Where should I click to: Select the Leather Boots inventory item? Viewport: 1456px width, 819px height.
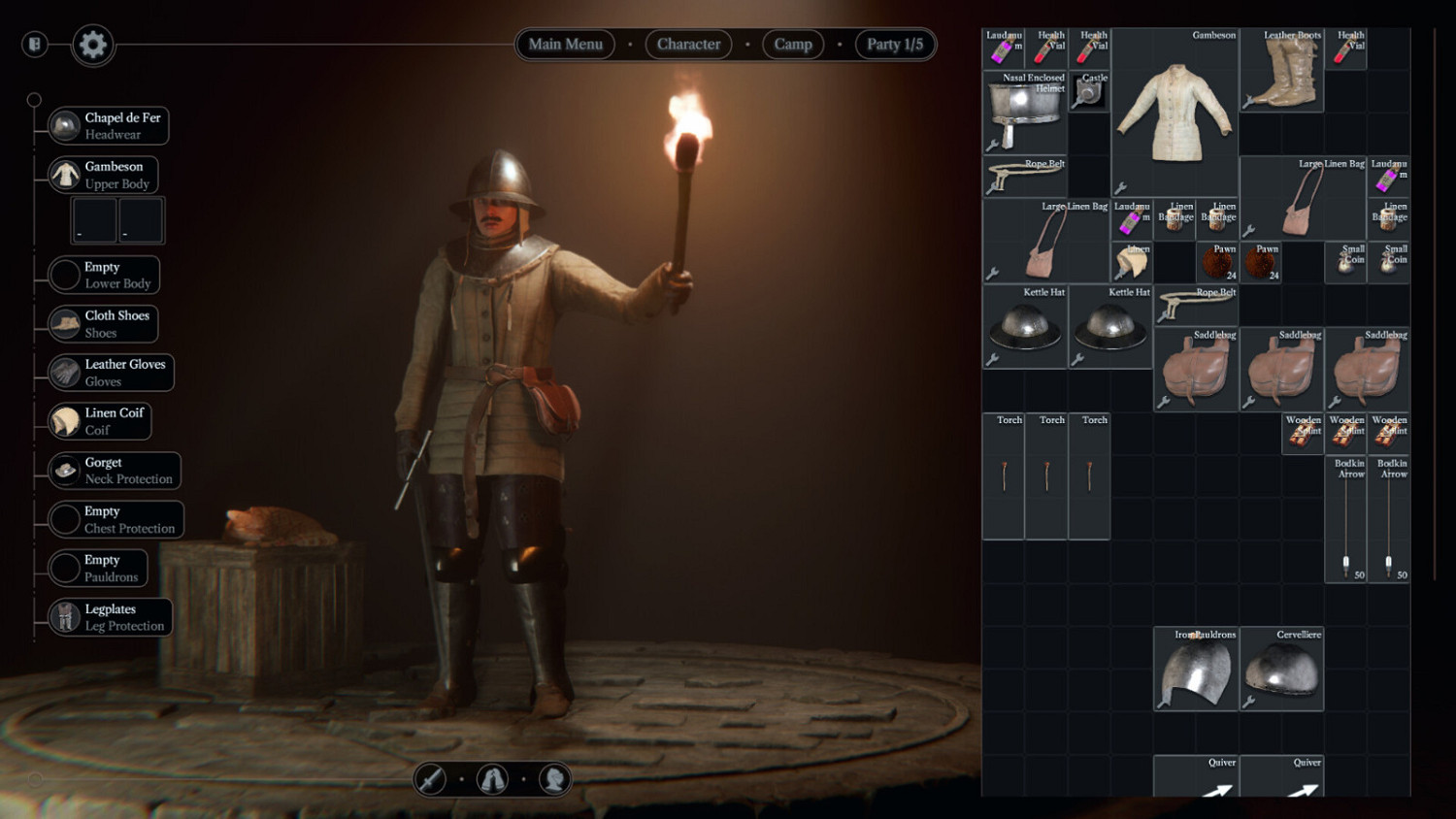1281,70
